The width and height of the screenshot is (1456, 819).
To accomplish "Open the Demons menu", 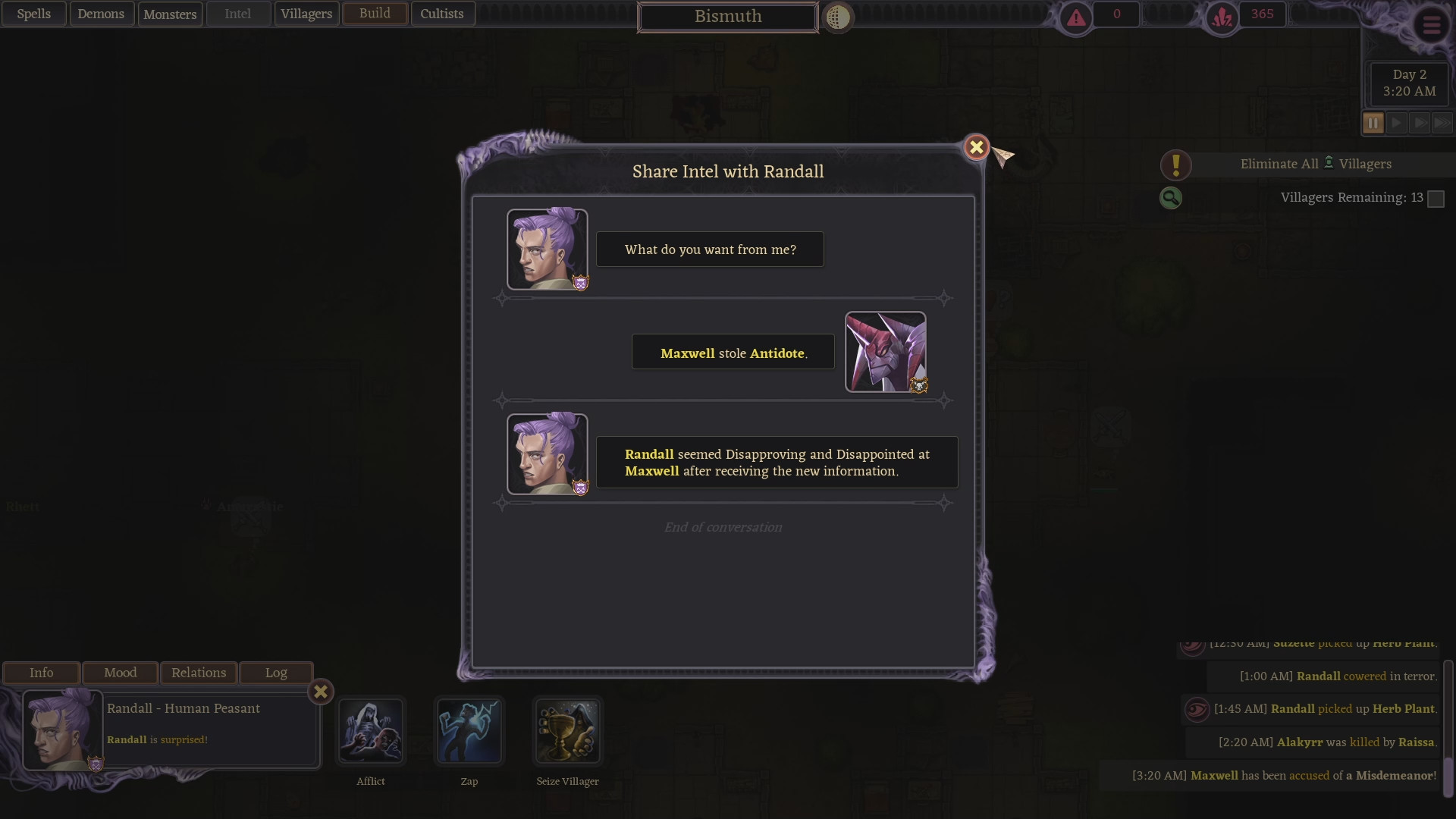I will click(x=101, y=14).
